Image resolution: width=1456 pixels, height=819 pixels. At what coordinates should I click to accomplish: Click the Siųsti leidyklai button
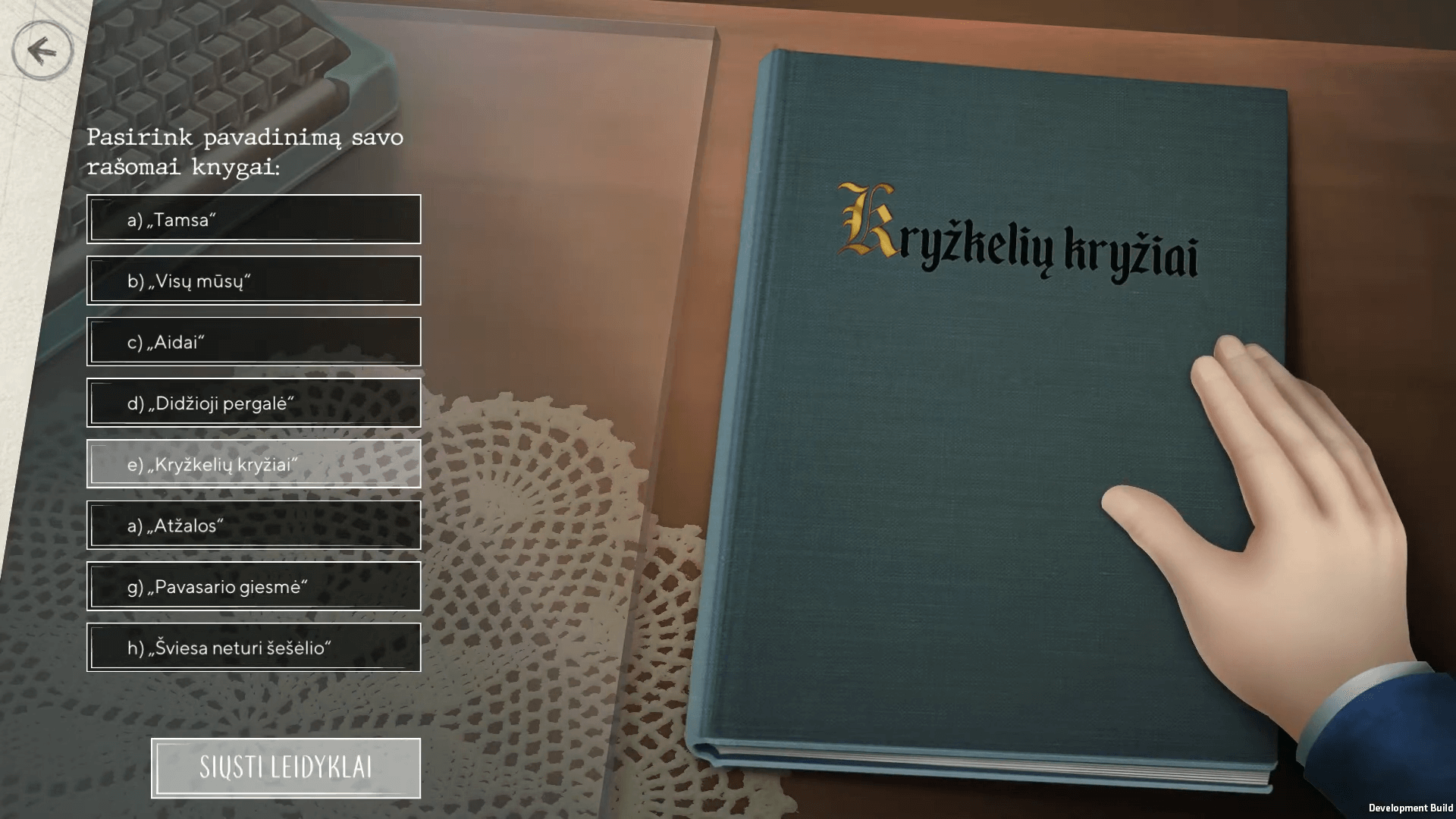pyautogui.click(x=285, y=767)
